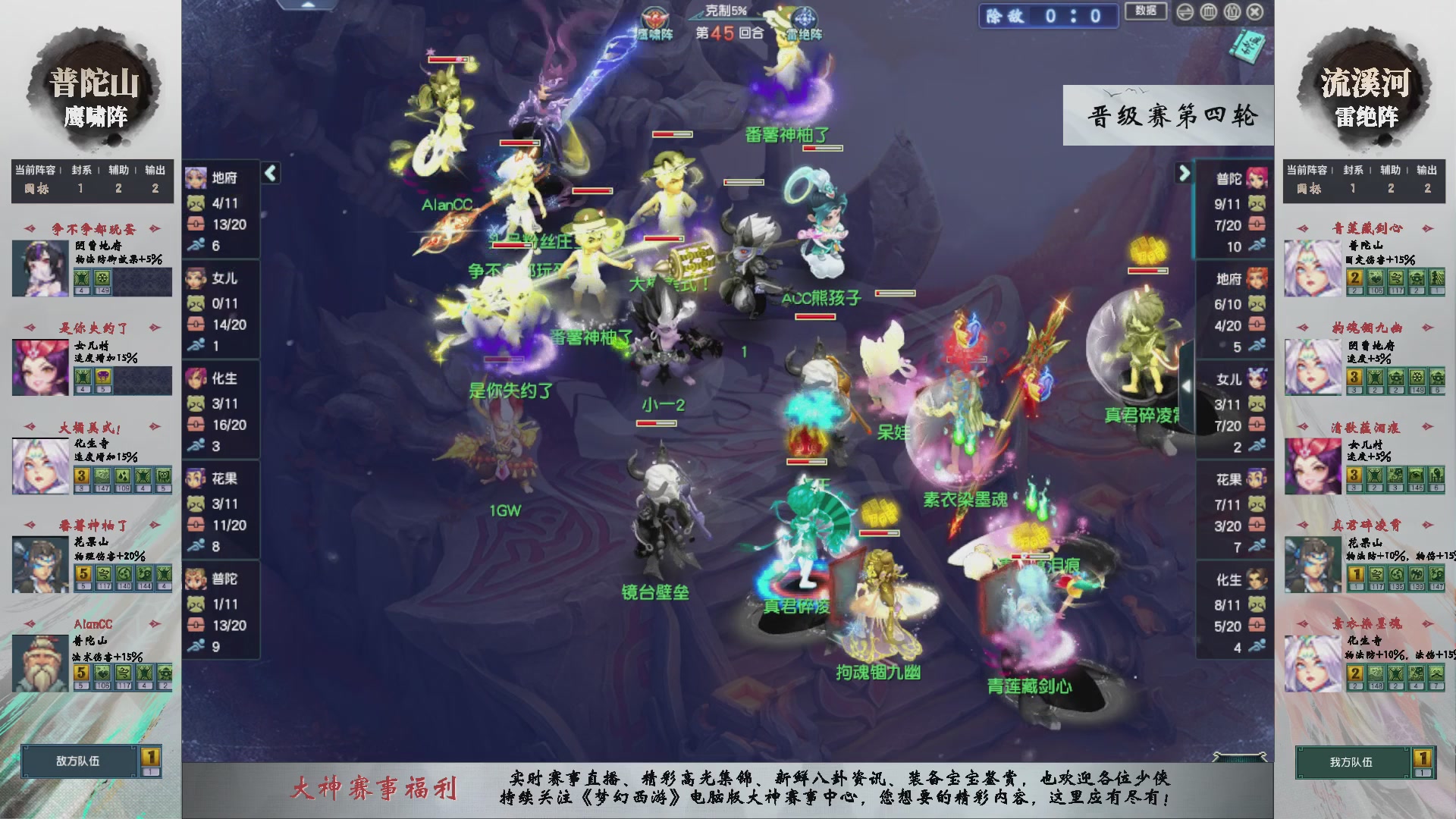This screenshot has width=1456, height=819.
Task: Select the 地府 avatar in left battle roster
Action: pyautogui.click(x=196, y=177)
